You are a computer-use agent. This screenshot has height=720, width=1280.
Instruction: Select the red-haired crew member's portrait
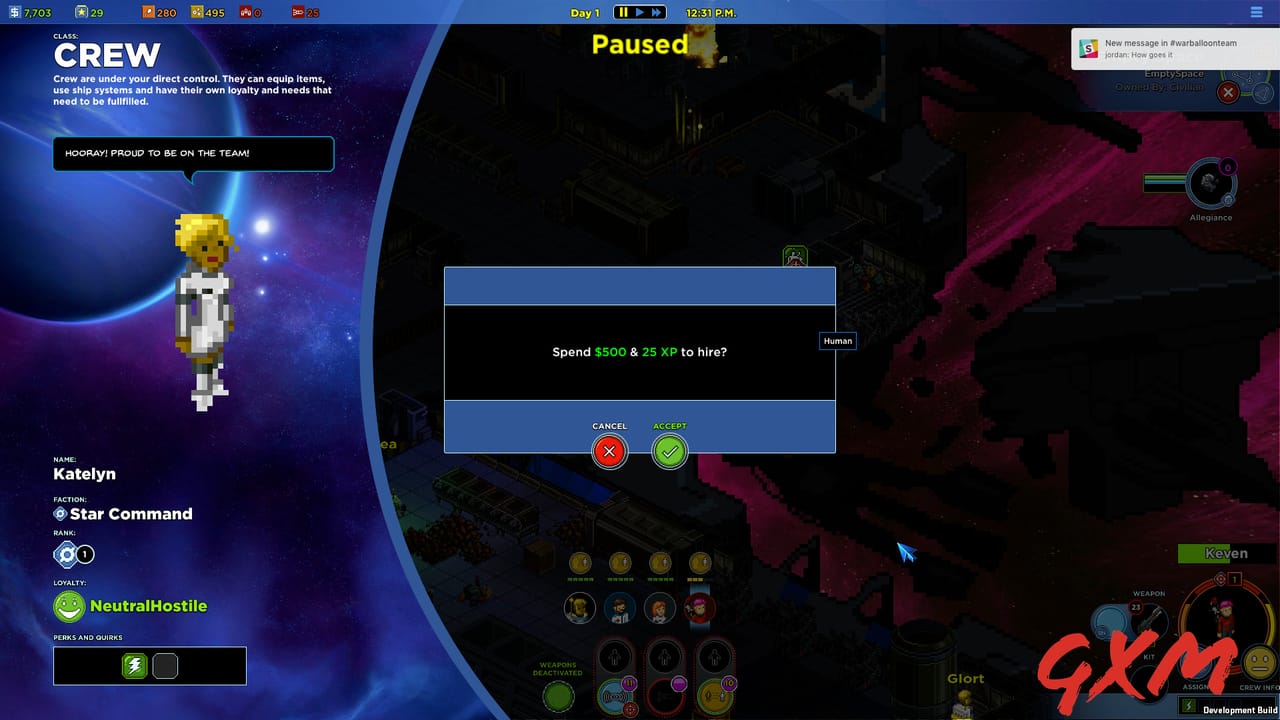659,609
